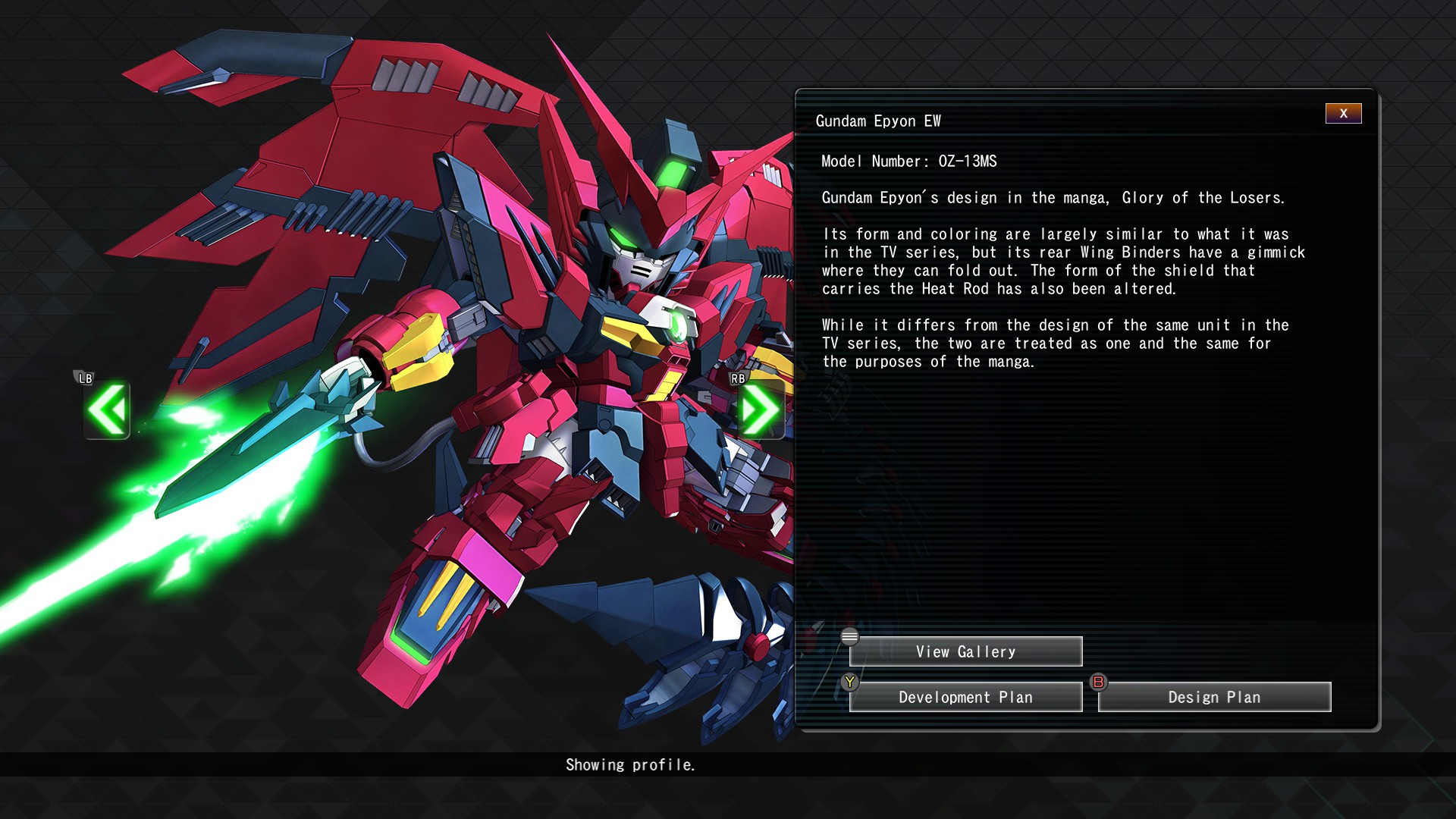Switch to the next unit with right arrow
The width and height of the screenshot is (1456, 819).
click(761, 410)
